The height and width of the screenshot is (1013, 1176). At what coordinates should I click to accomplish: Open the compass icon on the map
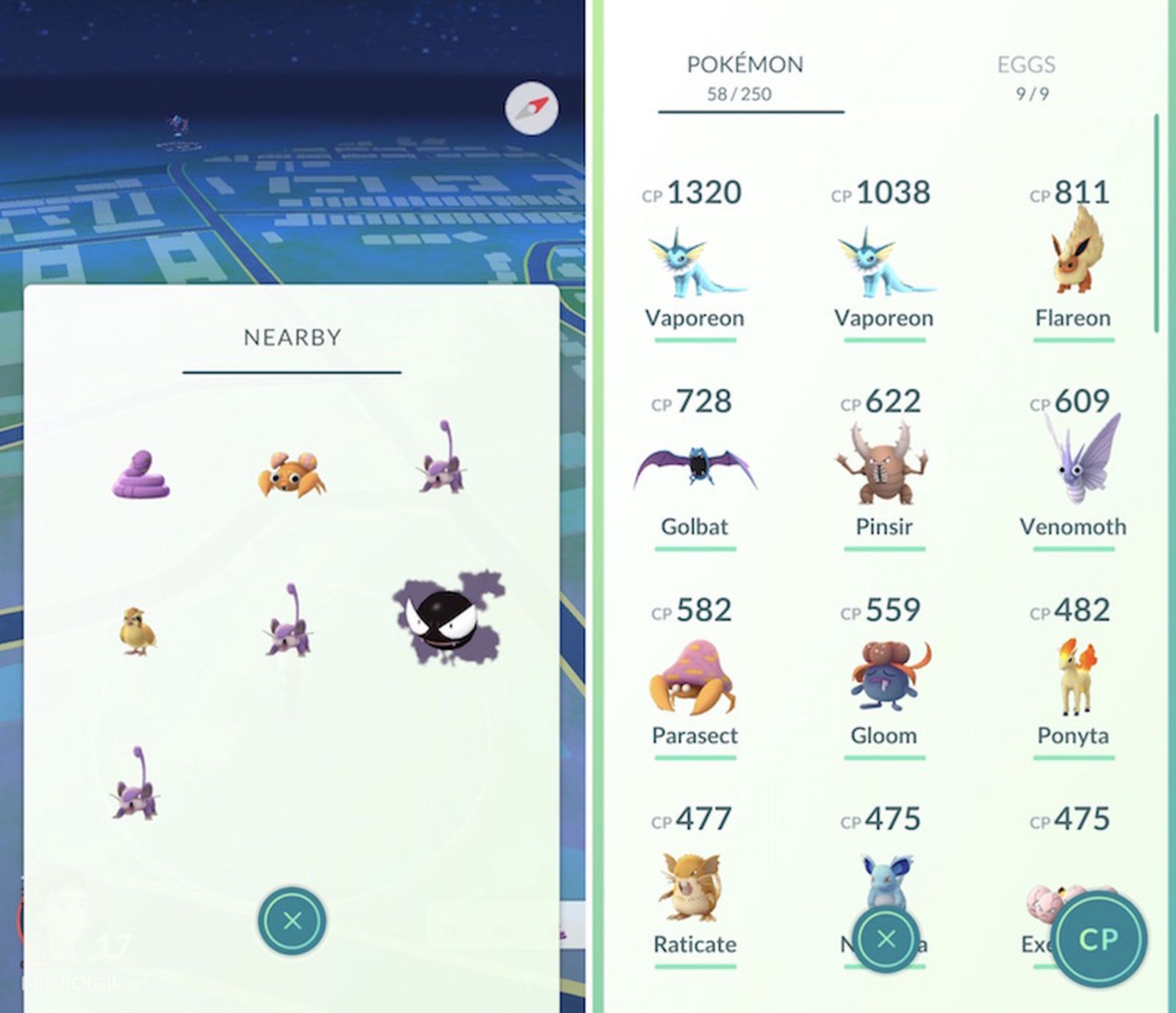tap(531, 109)
